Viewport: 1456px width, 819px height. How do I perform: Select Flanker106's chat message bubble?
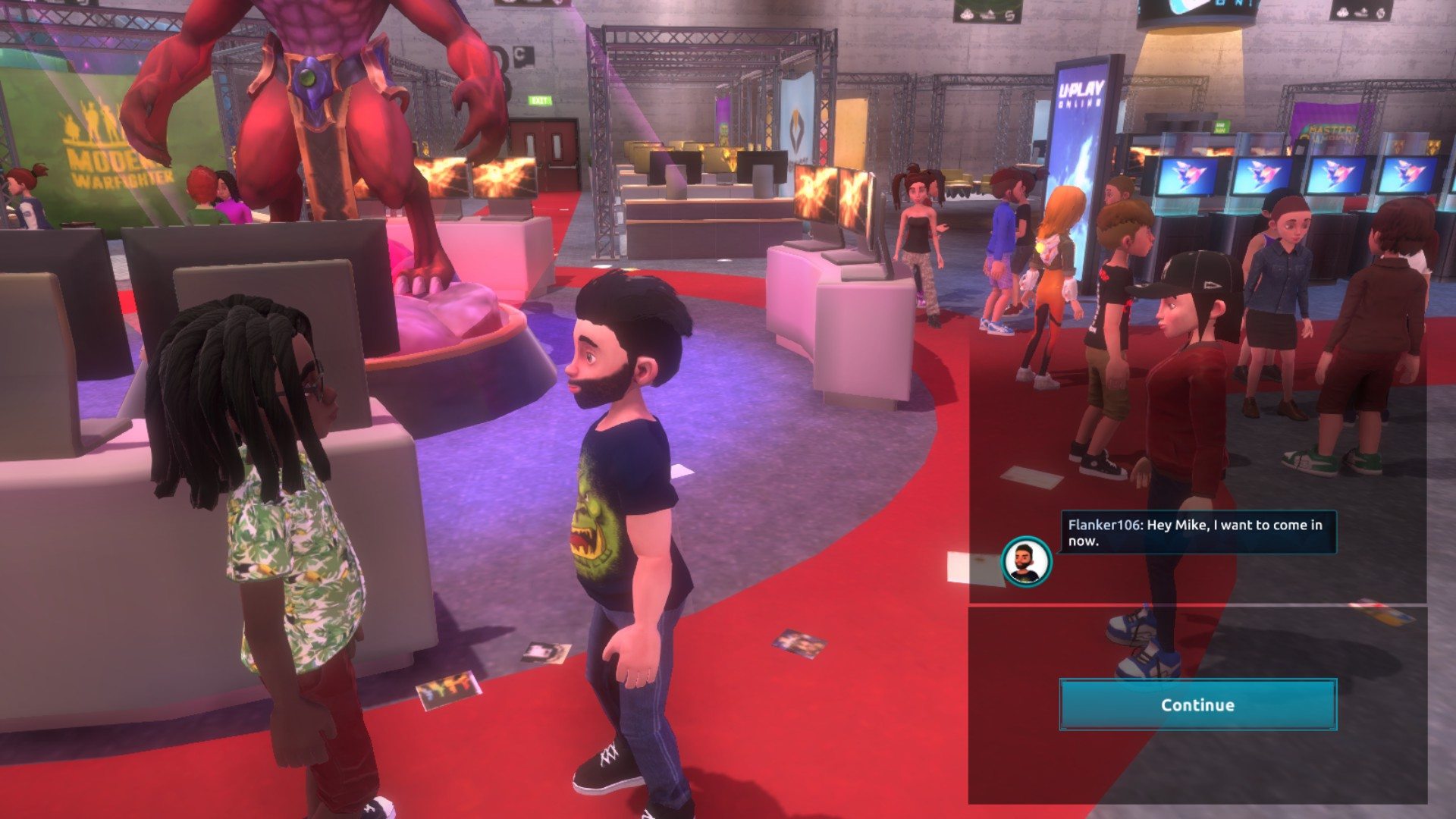tap(1197, 532)
